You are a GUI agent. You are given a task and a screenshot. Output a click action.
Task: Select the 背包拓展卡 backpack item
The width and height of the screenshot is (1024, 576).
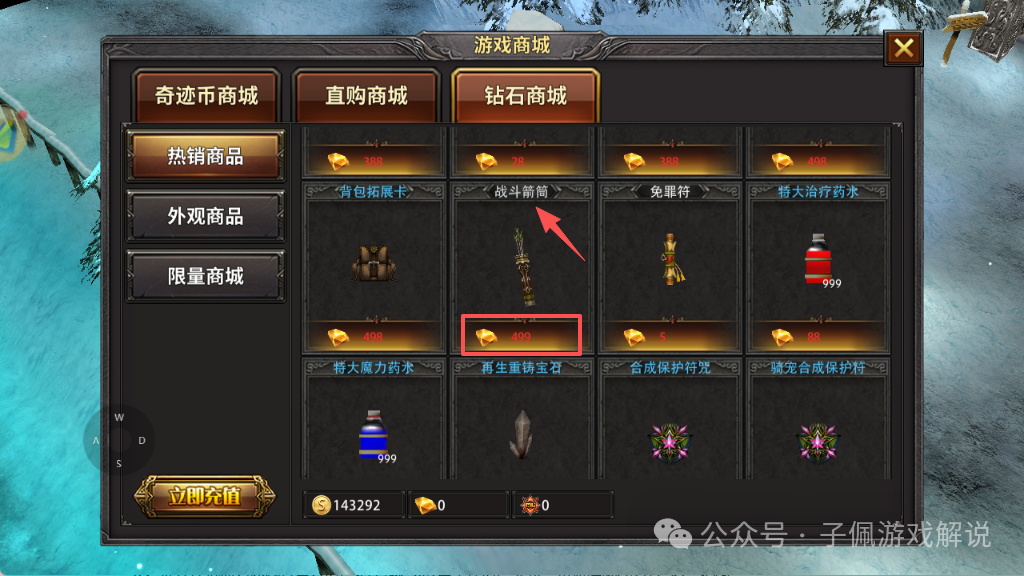pyautogui.click(x=371, y=262)
